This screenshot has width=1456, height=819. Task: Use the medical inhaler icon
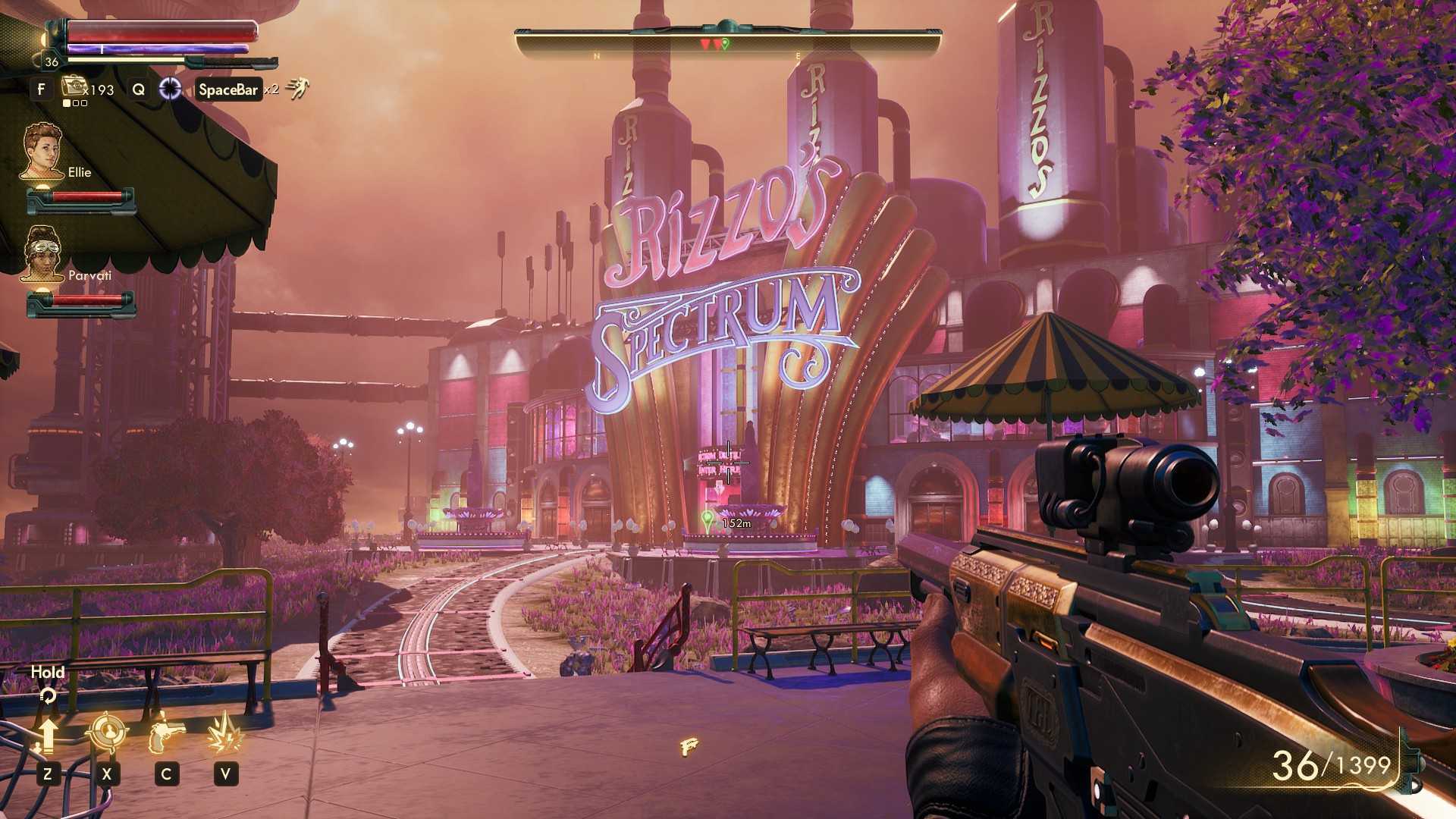[x=75, y=87]
